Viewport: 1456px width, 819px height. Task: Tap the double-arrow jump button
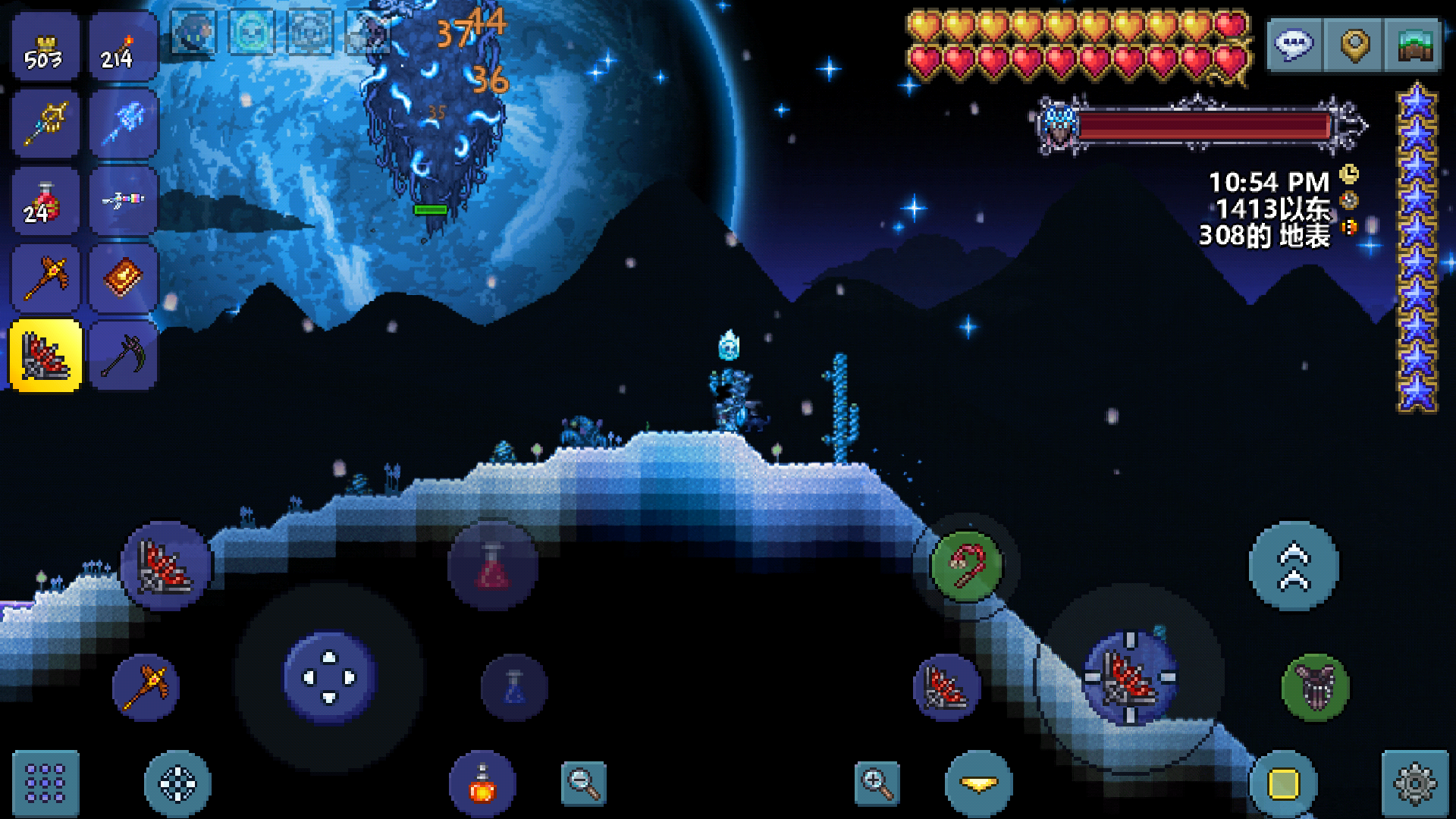coord(1294,566)
